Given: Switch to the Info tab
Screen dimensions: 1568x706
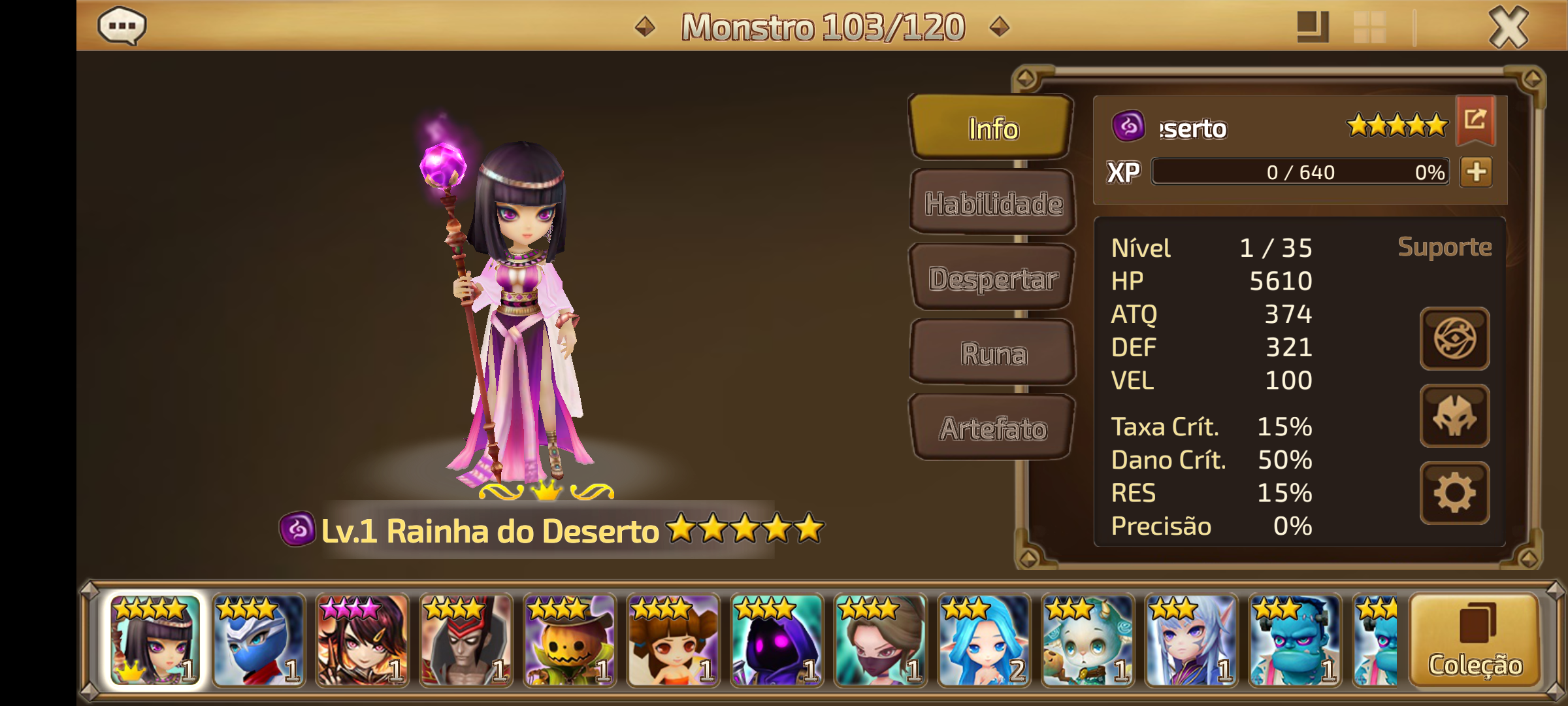Looking at the screenshot, I should 992,128.
